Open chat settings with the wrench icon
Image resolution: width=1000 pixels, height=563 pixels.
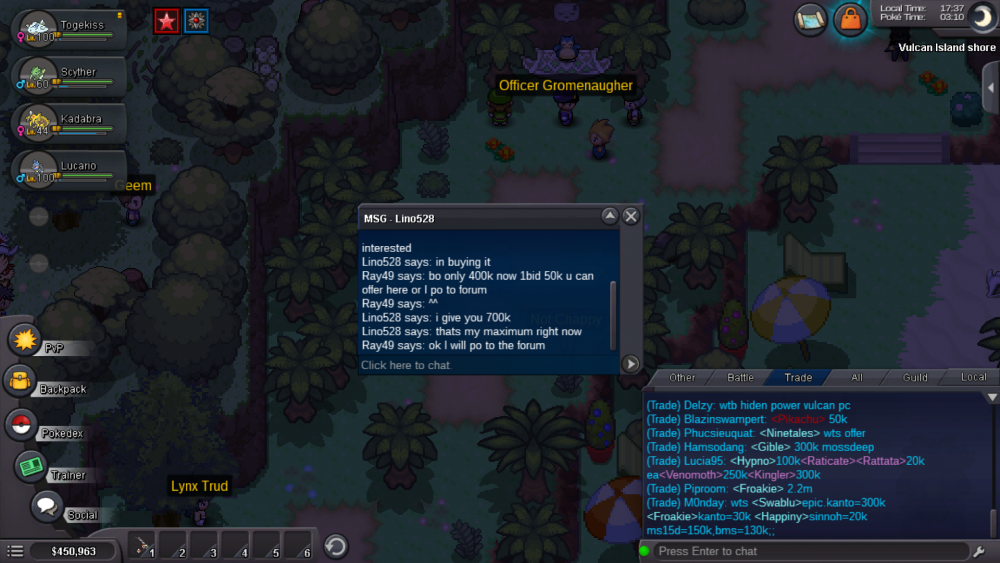pos(979,551)
